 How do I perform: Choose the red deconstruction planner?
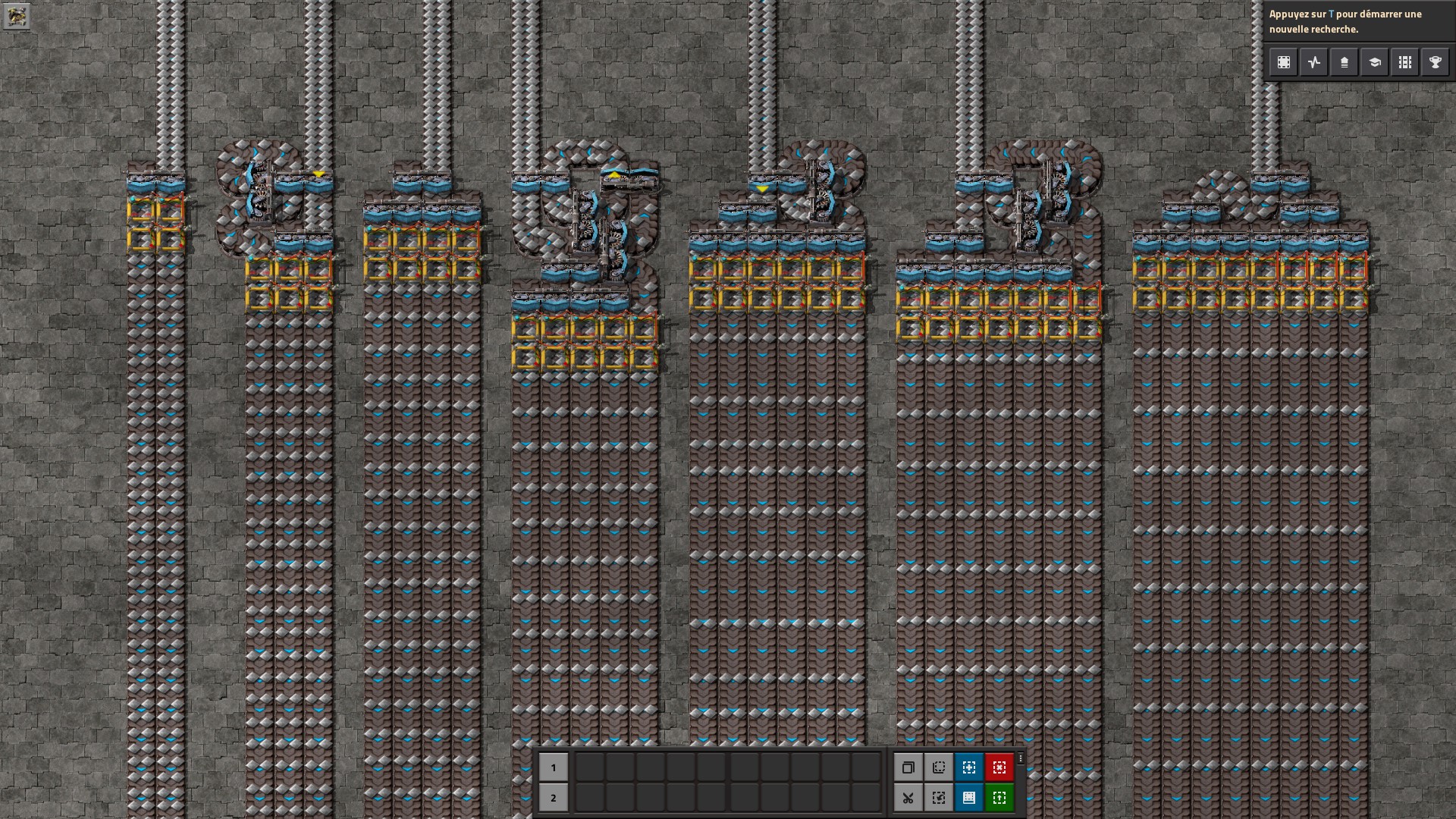click(999, 767)
